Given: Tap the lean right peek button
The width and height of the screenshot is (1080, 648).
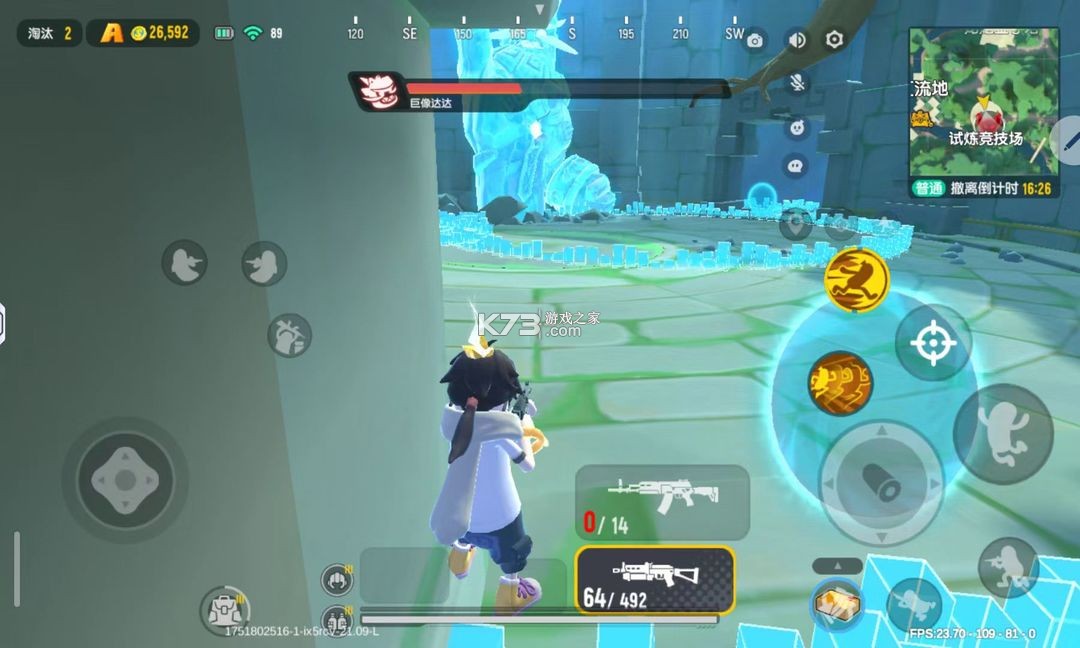Looking at the screenshot, I should (264, 263).
